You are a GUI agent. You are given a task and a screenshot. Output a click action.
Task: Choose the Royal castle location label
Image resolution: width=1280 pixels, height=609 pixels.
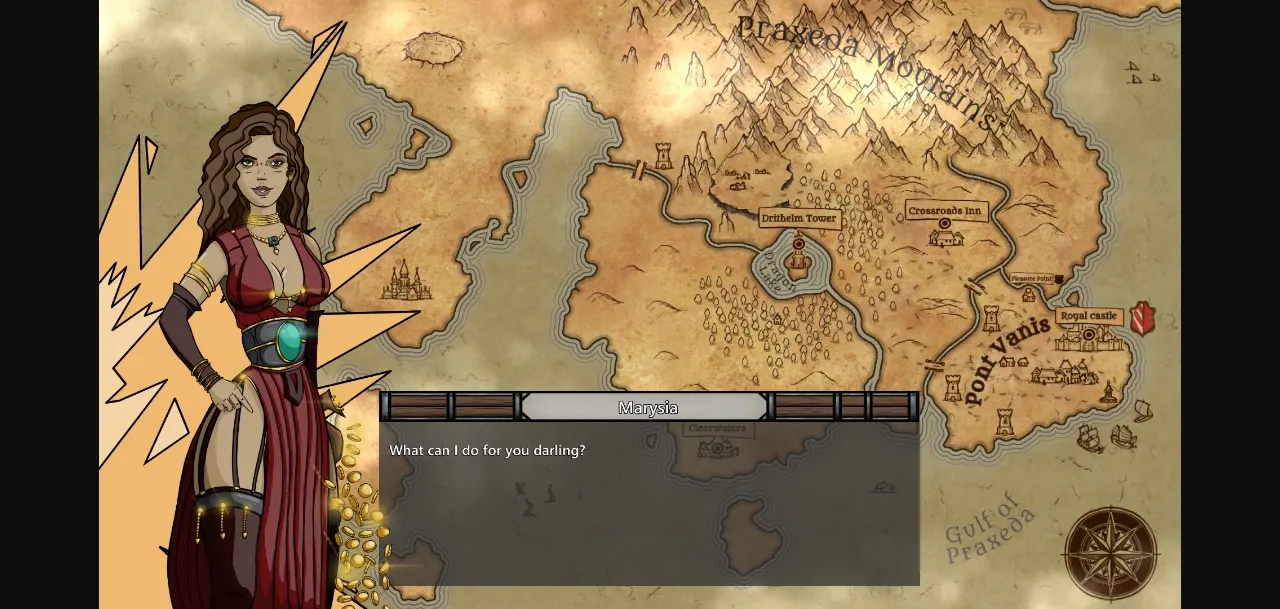pos(1088,316)
